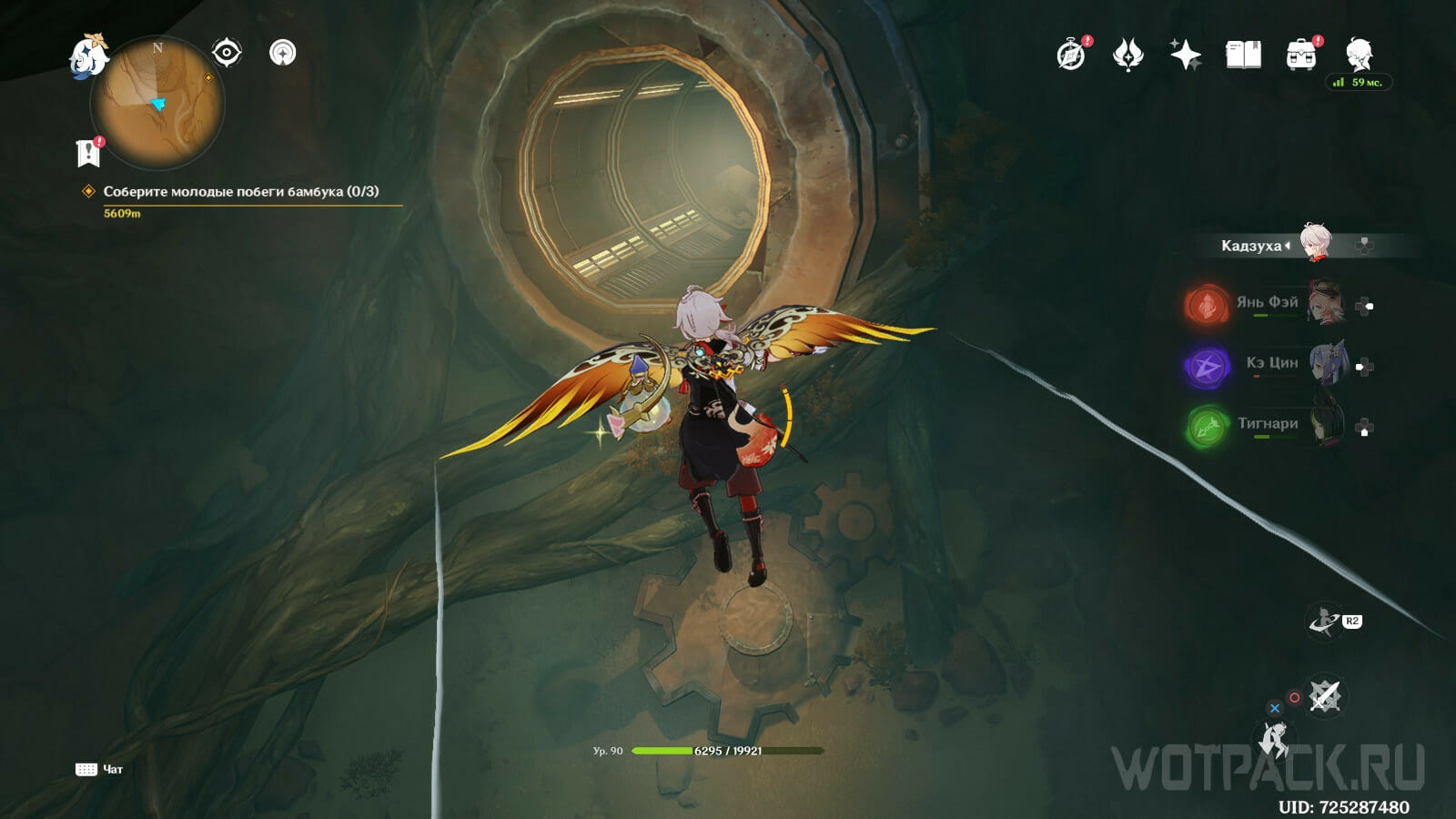Toggle the elemental sight eye icon
The image size is (1456, 819).
pyautogui.click(x=227, y=53)
